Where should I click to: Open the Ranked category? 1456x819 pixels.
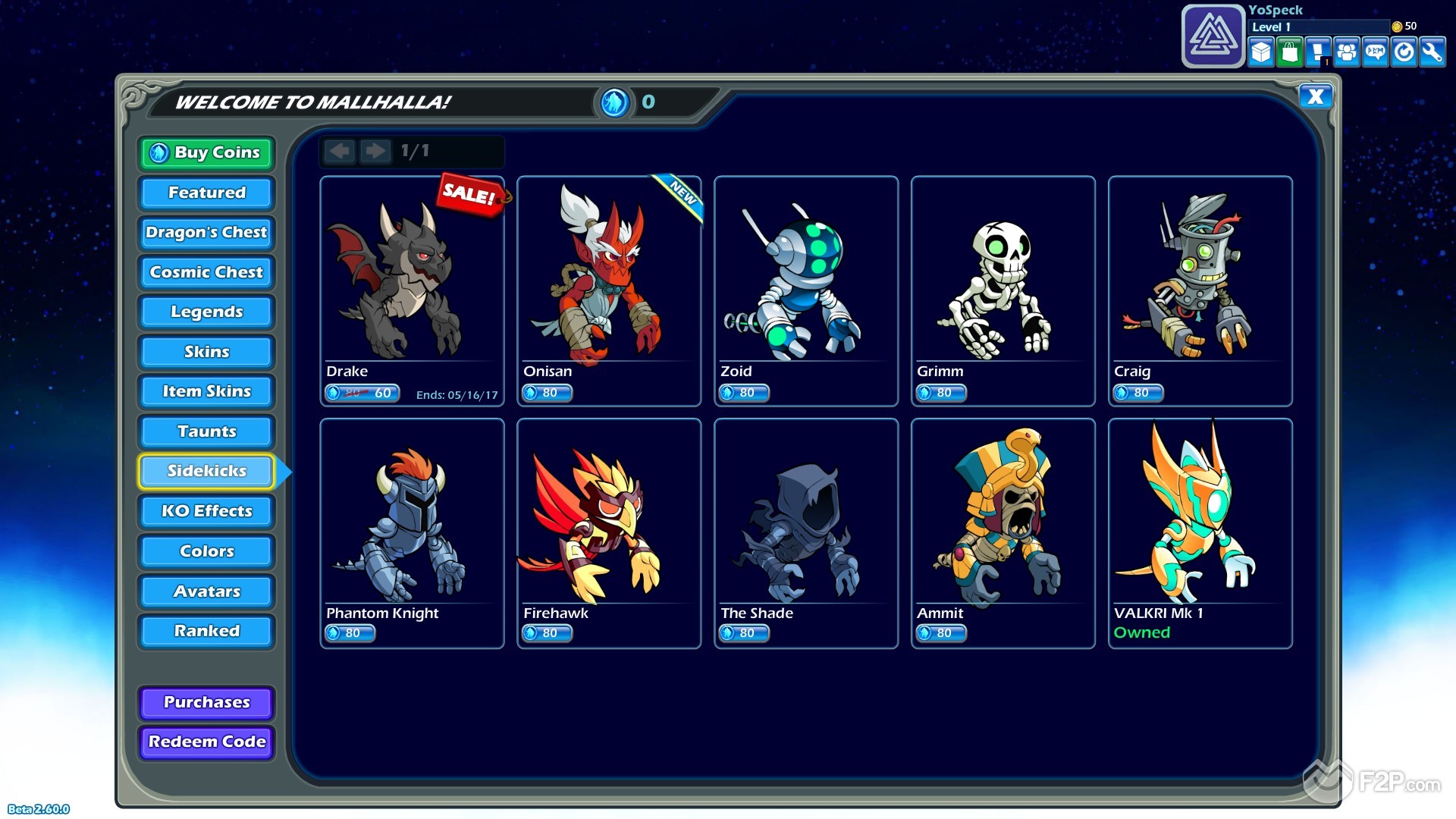206,631
